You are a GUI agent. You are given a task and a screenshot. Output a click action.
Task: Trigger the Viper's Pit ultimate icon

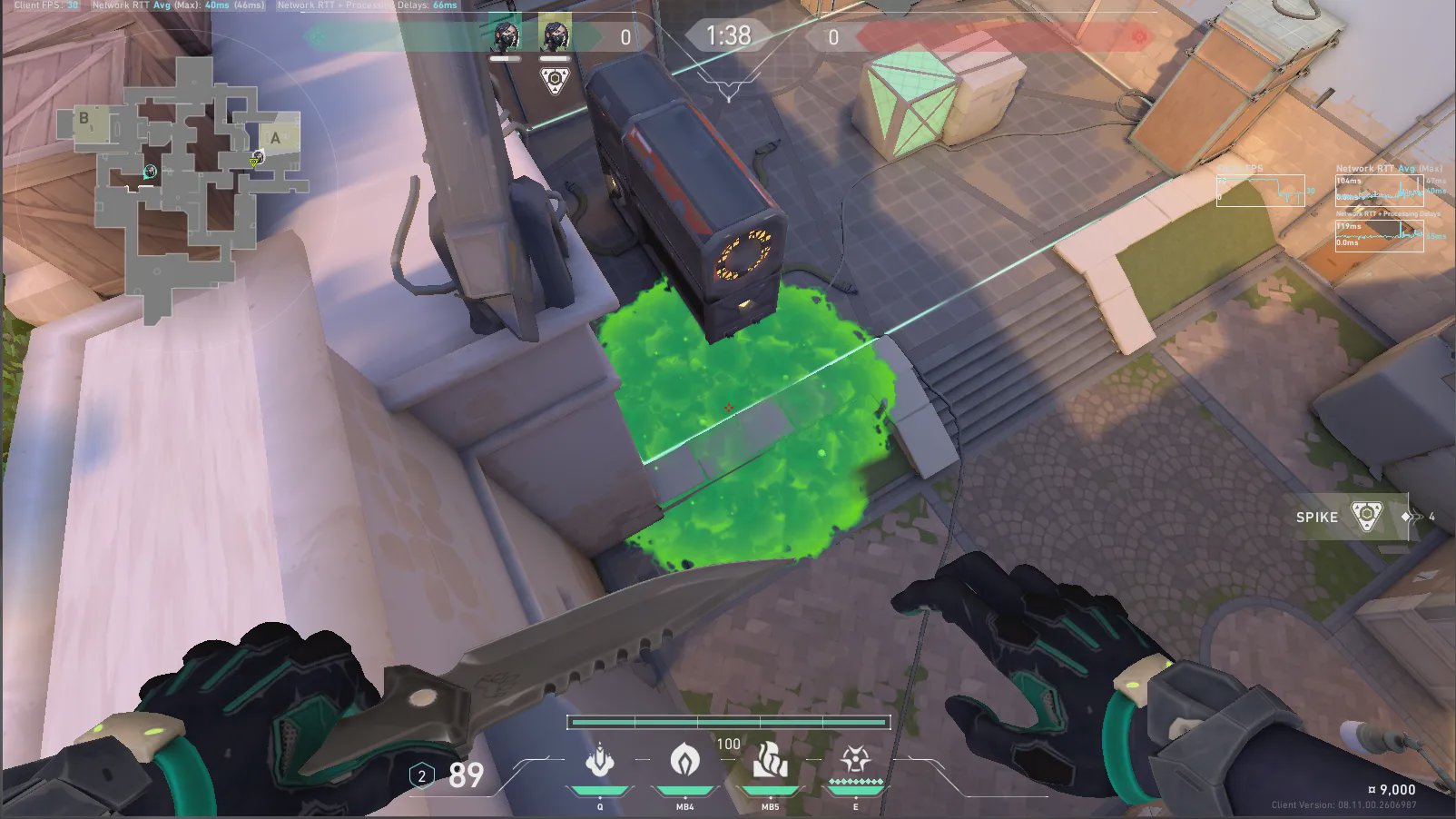(855, 761)
